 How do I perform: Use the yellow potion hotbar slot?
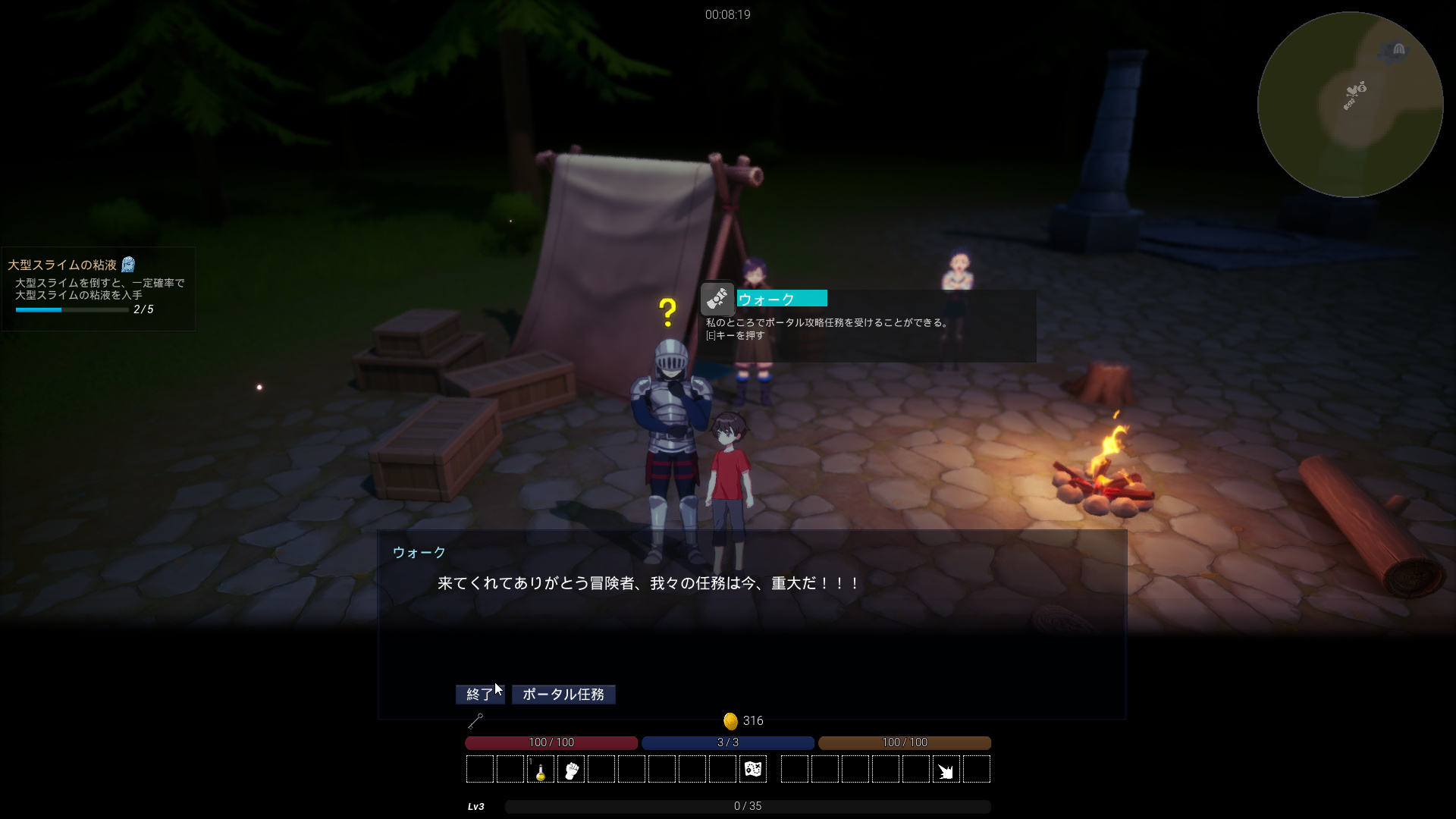[541, 770]
